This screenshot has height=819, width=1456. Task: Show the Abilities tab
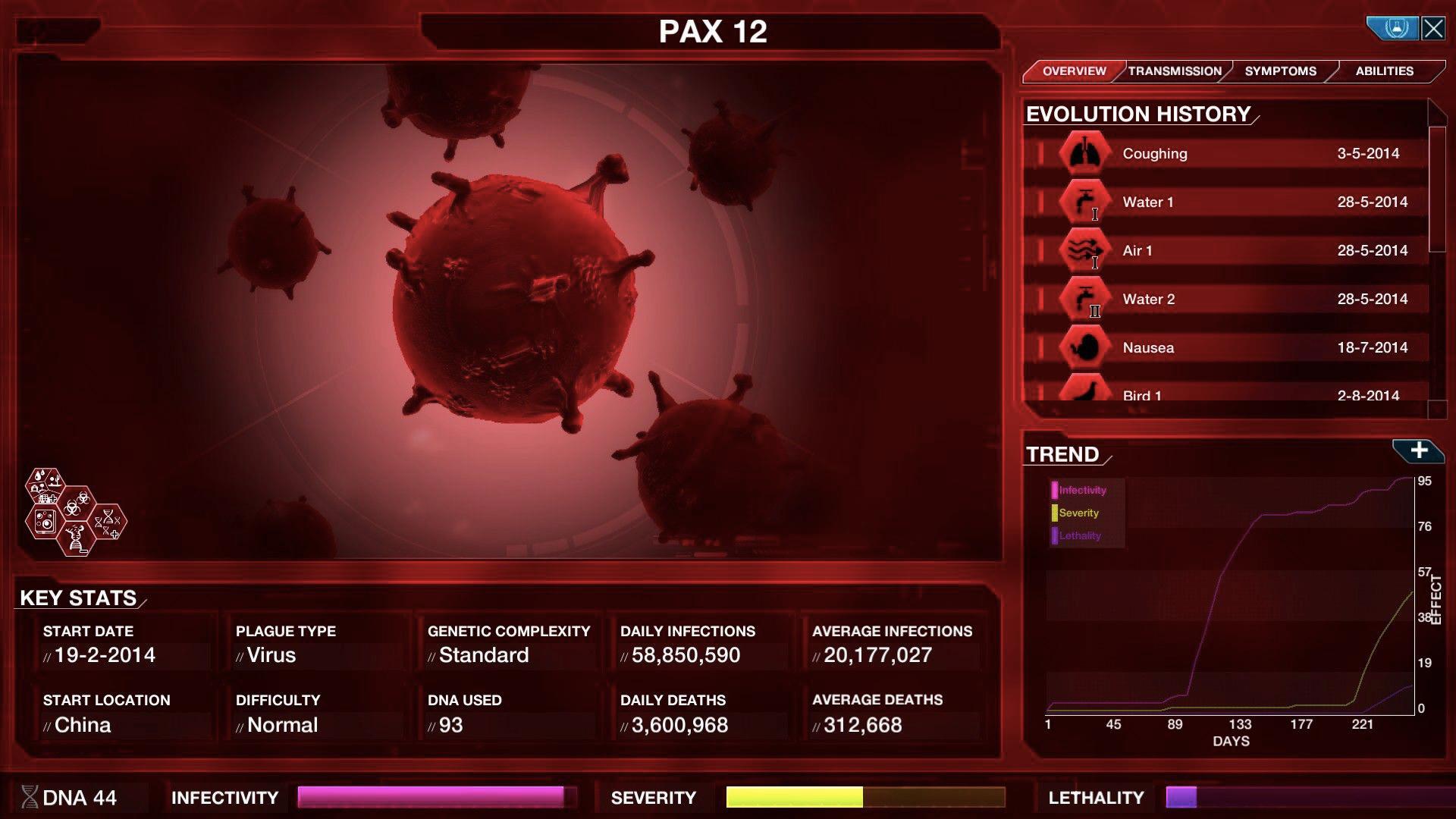click(1384, 71)
